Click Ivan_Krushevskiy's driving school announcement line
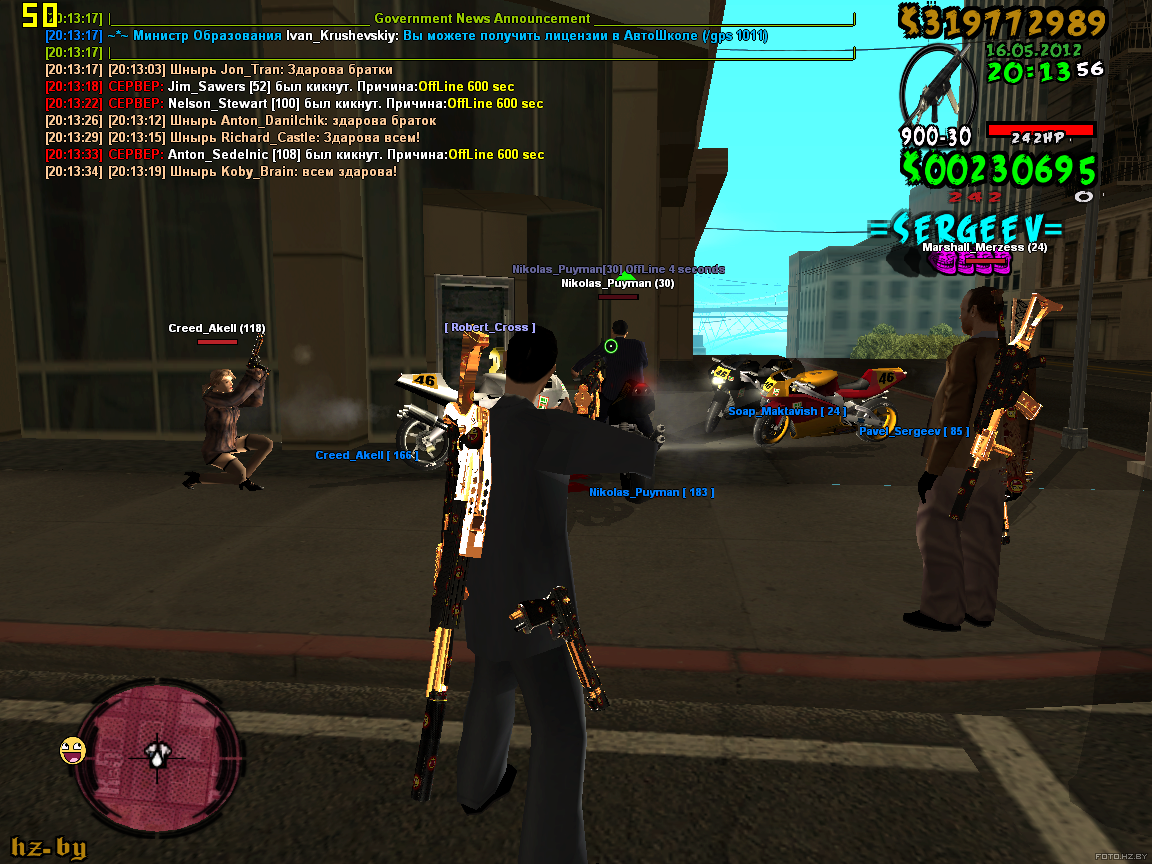The height and width of the screenshot is (864, 1152). pyautogui.click(x=406, y=35)
